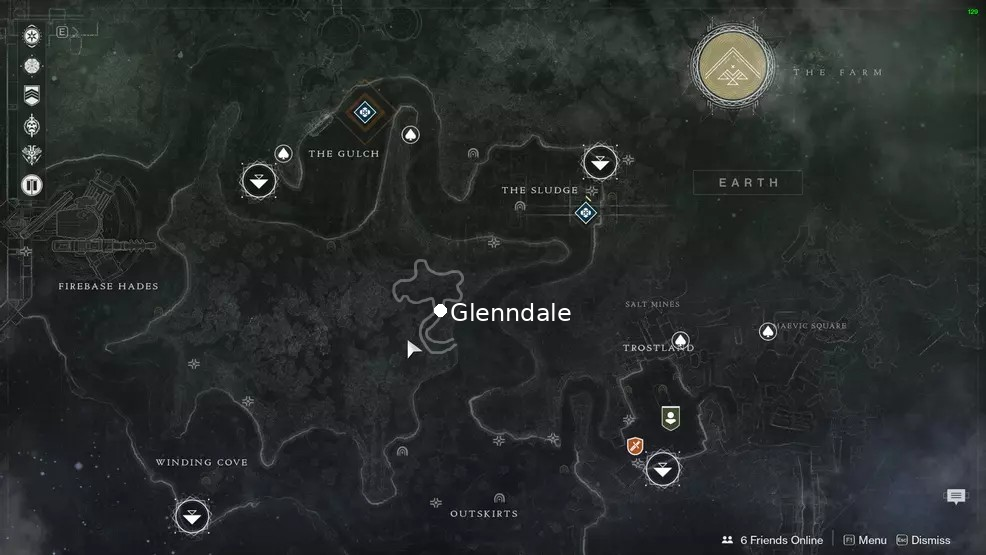Select the spade marker above Trostland label
Viewport: 986px width, 555px height.
point(681,341)
